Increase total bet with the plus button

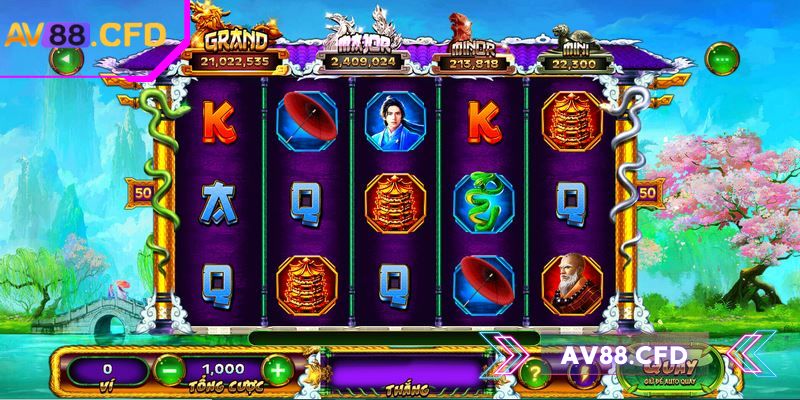[x=277, y=370]
